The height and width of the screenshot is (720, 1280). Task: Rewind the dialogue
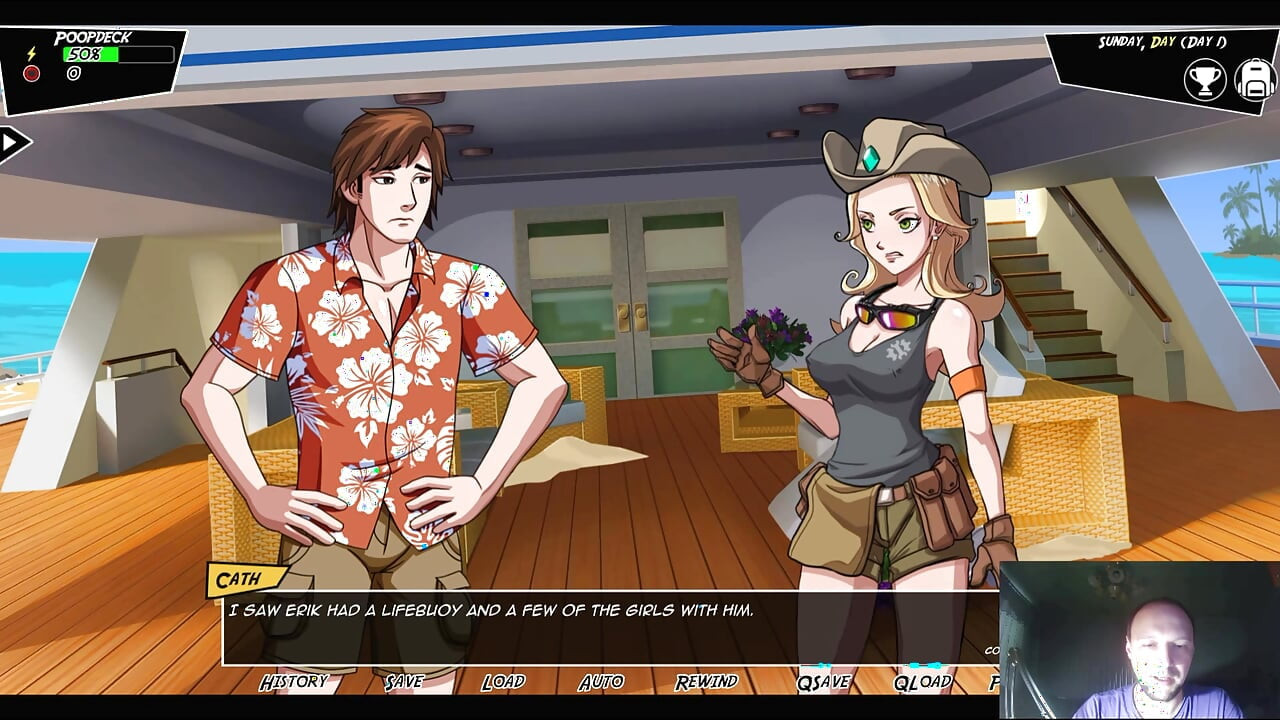[x=706, y=682]
